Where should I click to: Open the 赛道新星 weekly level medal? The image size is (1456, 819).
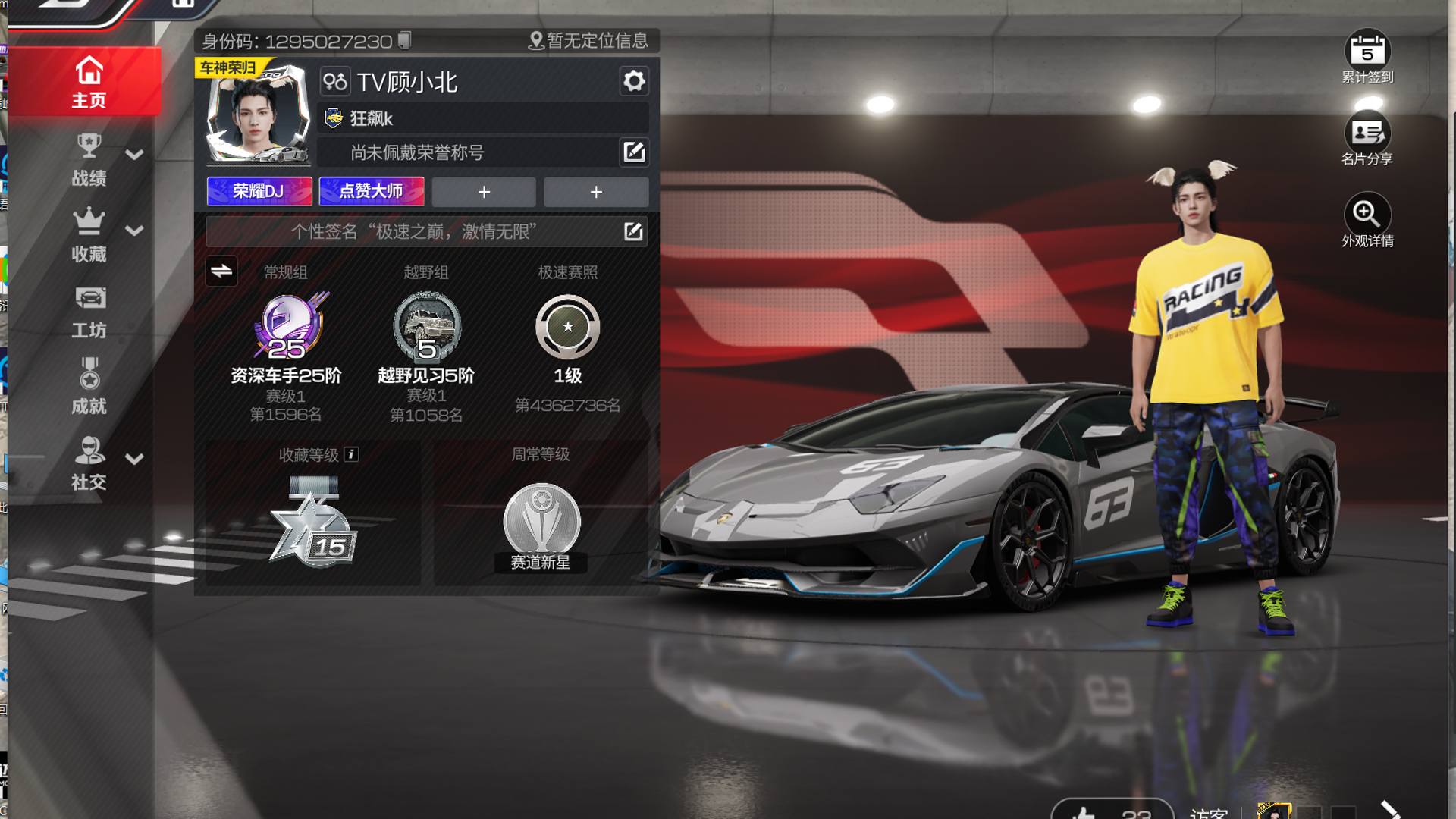pos(541,525)
